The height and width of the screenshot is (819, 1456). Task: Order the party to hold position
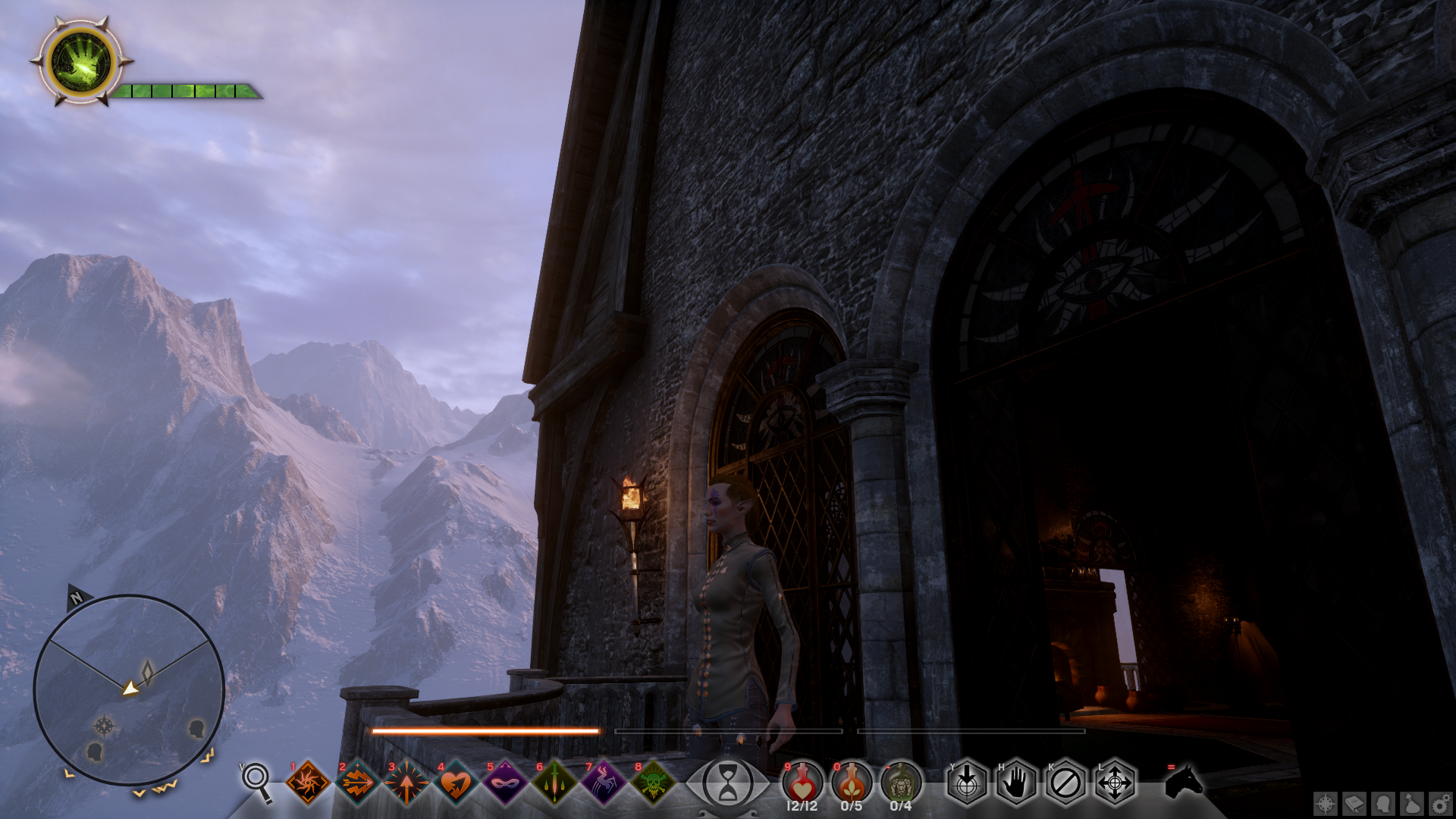(x=1016, y=783)
